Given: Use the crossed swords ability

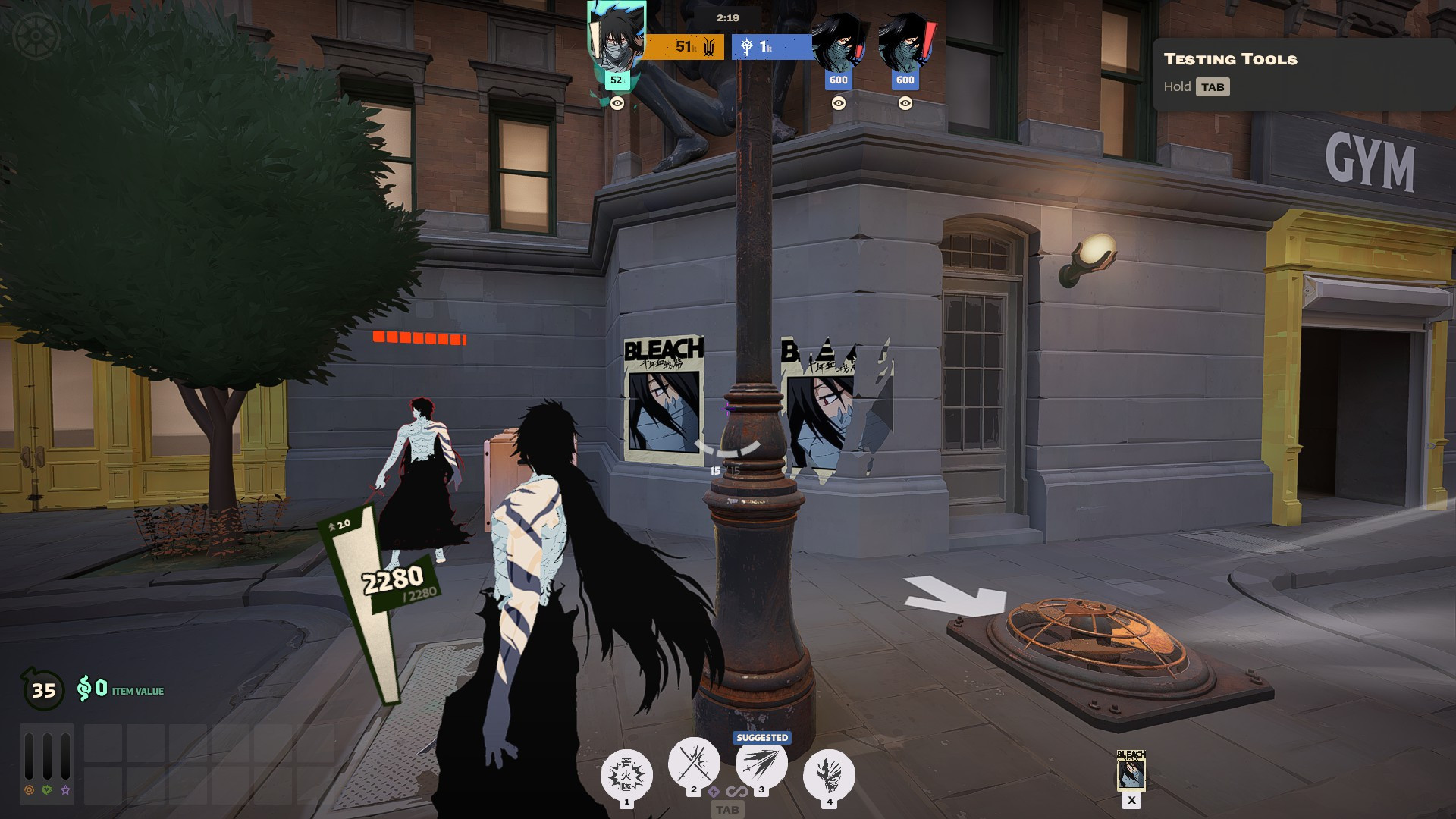Looking at the screenshot, I should [693, 763].
